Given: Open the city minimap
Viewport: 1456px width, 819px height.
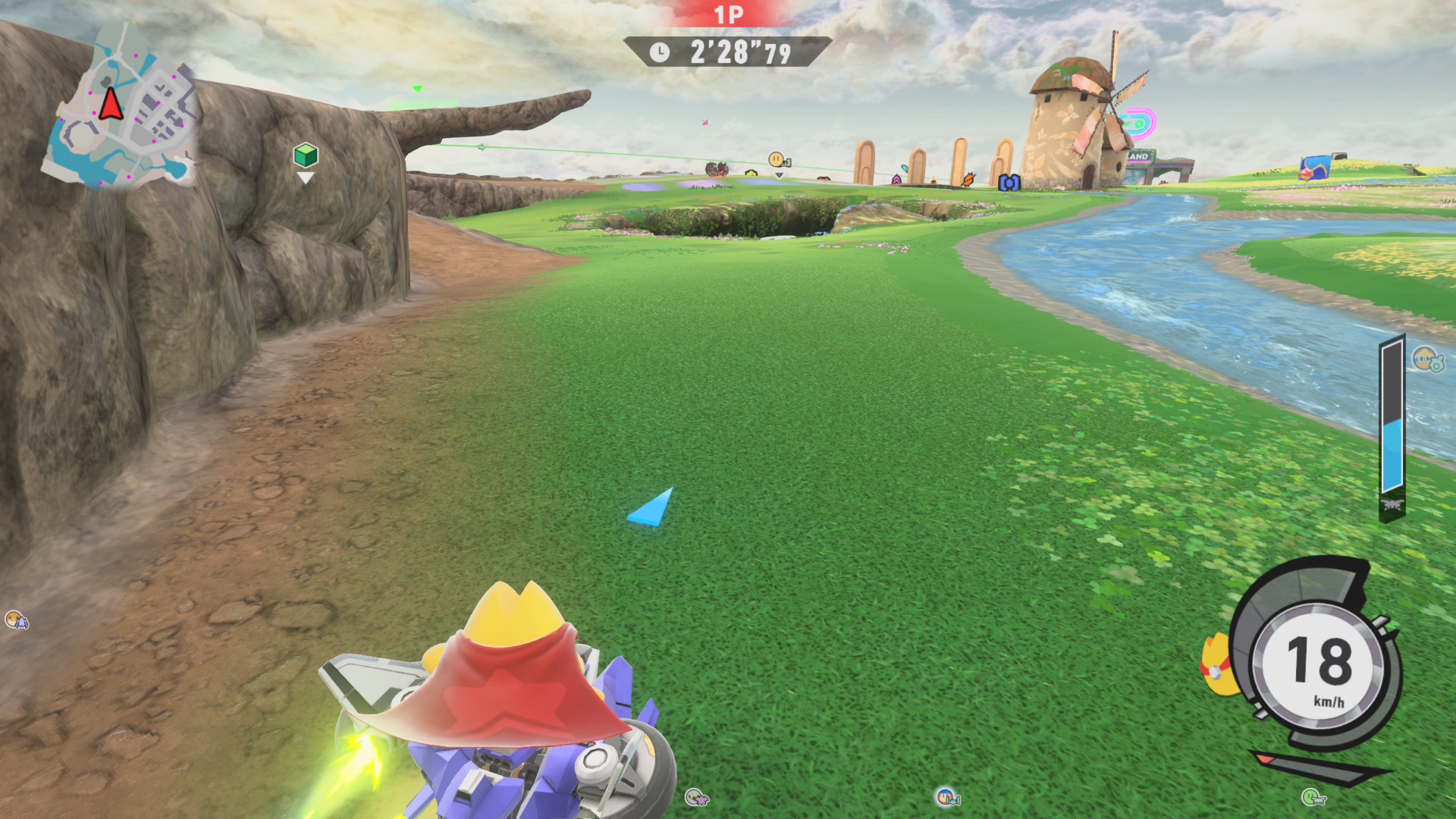Looking at the screenshot, I should coord(121,106).
